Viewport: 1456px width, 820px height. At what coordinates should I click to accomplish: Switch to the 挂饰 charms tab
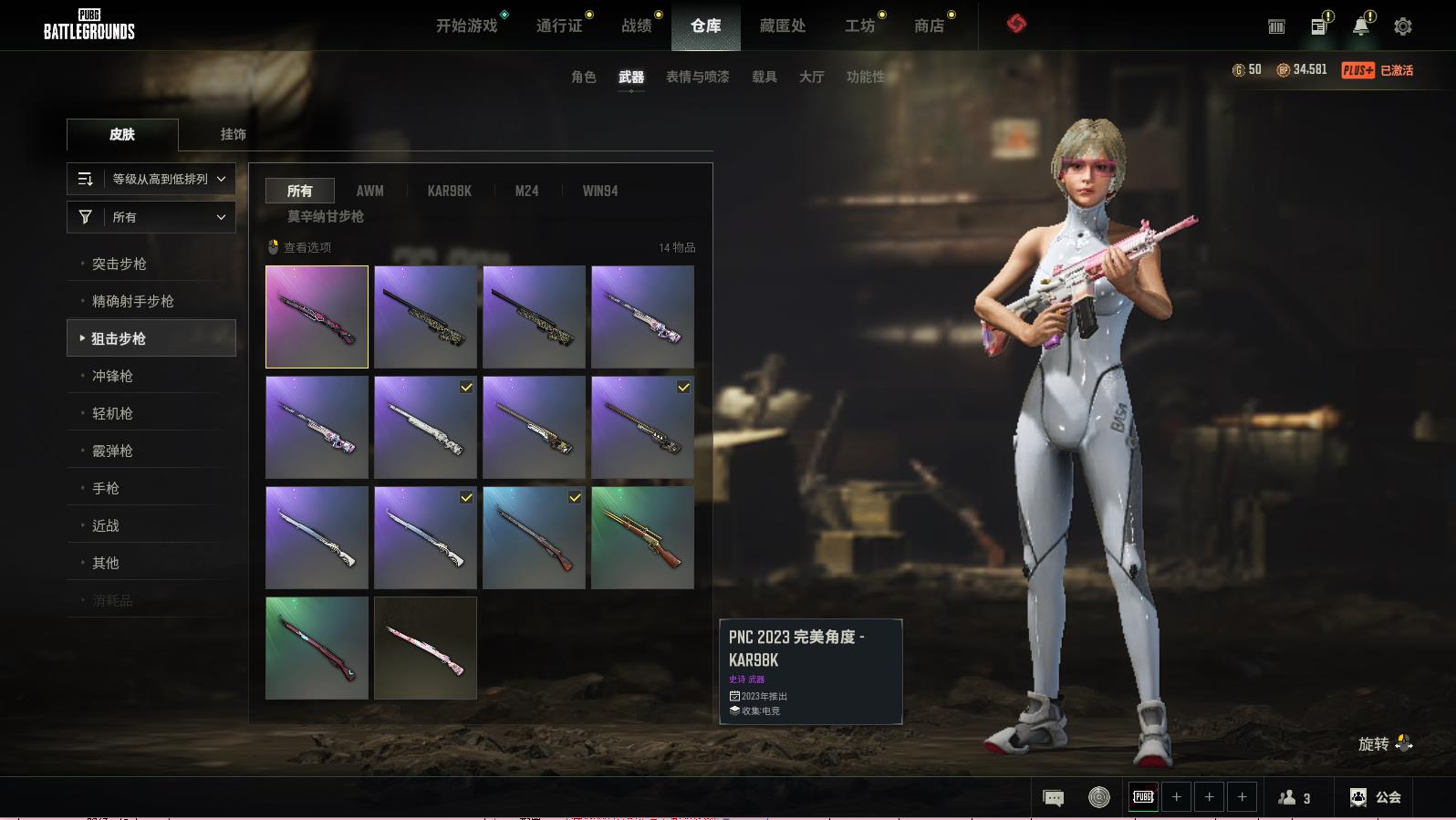233,134
